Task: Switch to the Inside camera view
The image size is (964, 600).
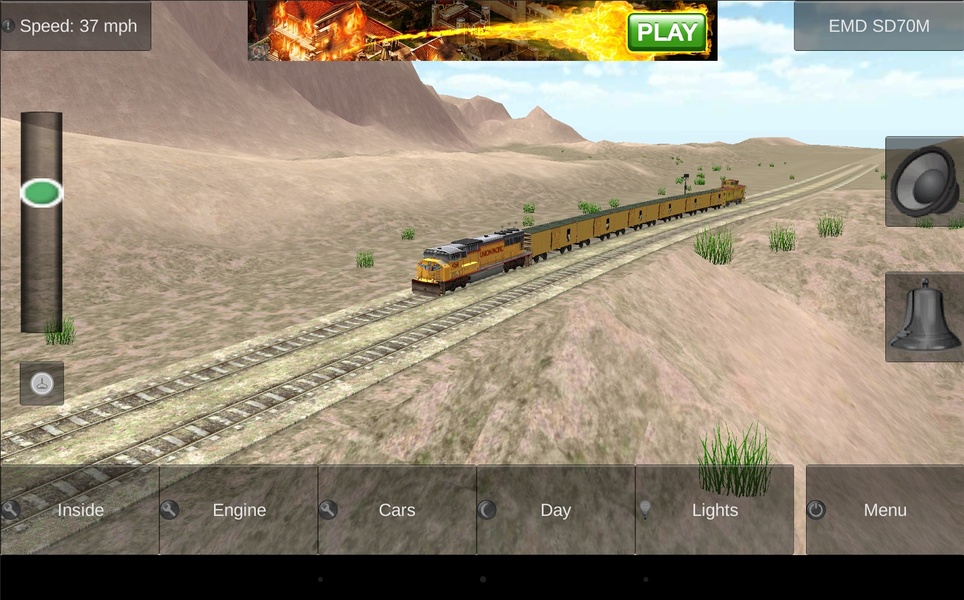Action: pos(80,510)
